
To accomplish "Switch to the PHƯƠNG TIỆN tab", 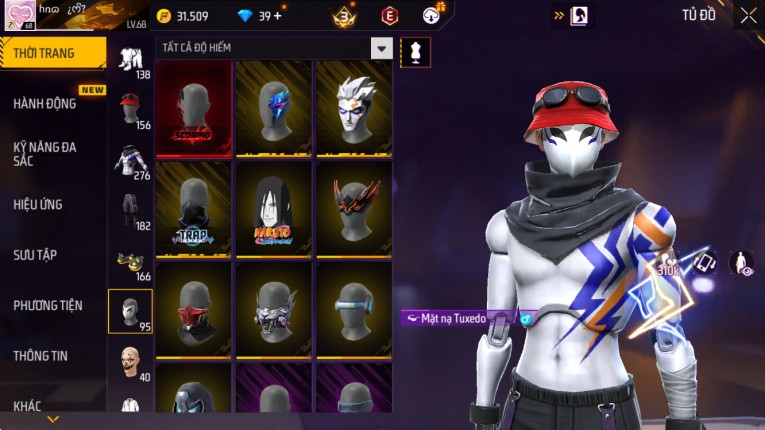I will pos(48,305).
